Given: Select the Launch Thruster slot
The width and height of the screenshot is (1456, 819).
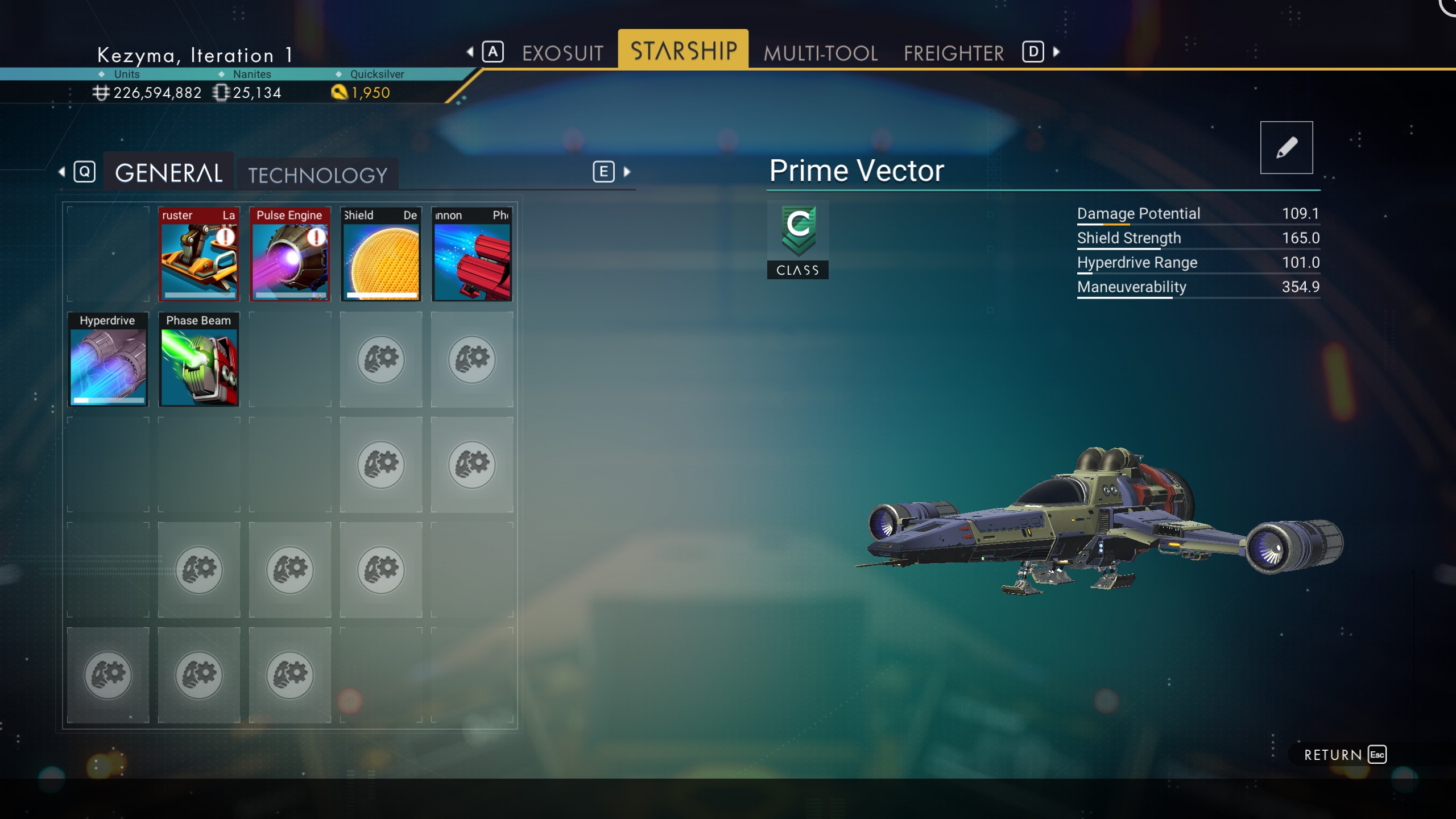Looking at the screenshot, I should 198,254.
